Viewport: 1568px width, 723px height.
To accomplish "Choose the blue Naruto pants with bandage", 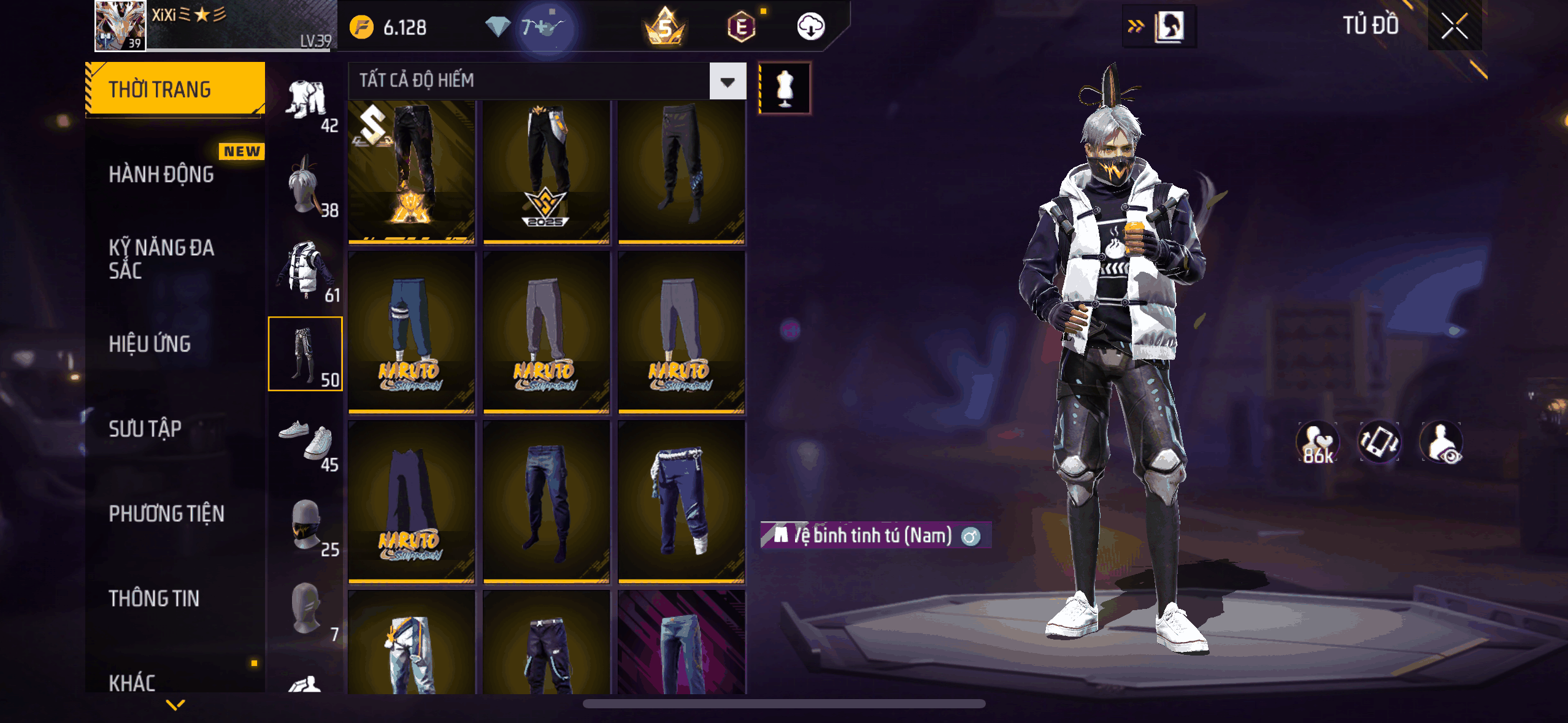I will point(411,332).
